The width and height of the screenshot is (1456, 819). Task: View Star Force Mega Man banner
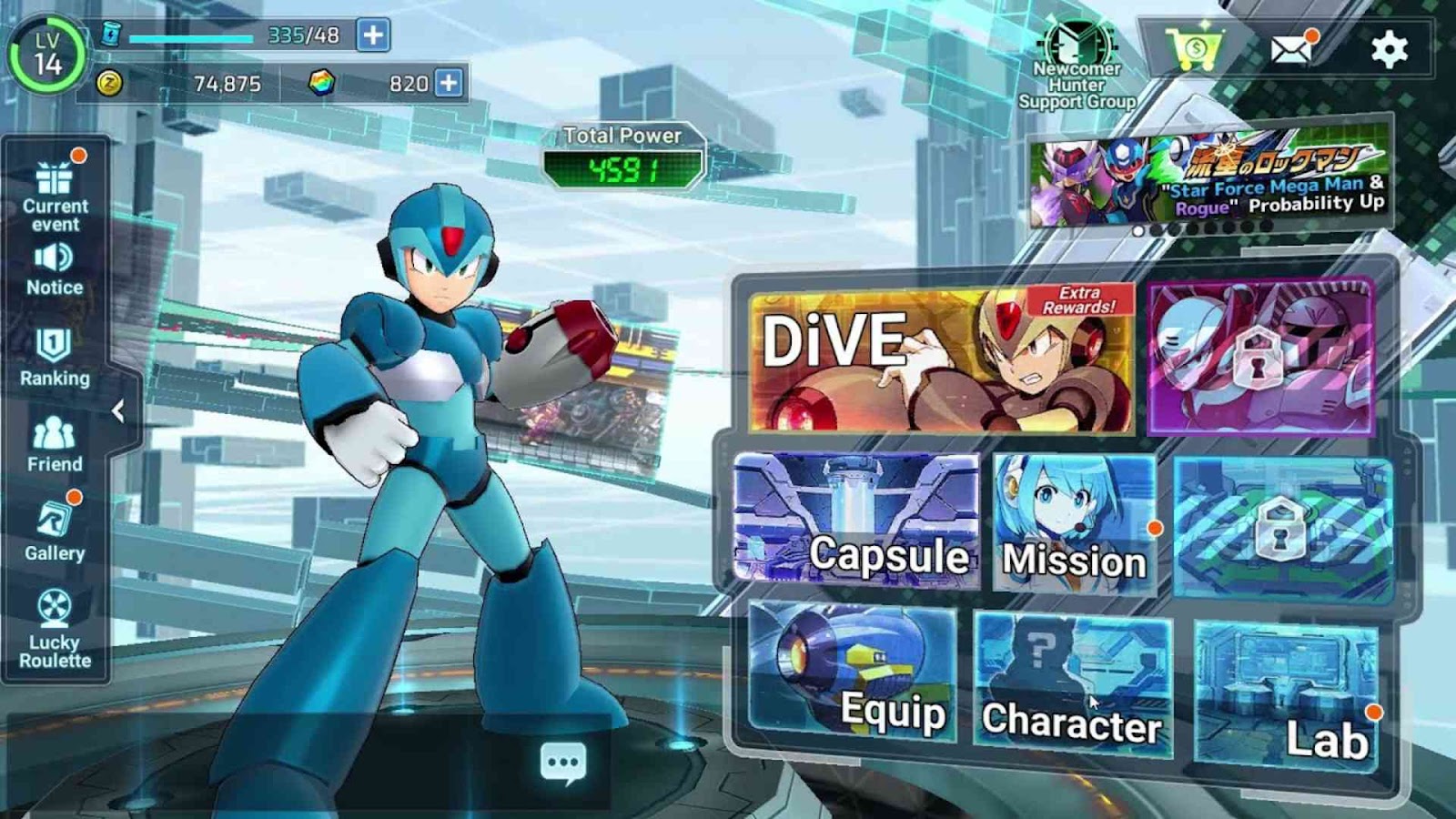coord(1209,178)
